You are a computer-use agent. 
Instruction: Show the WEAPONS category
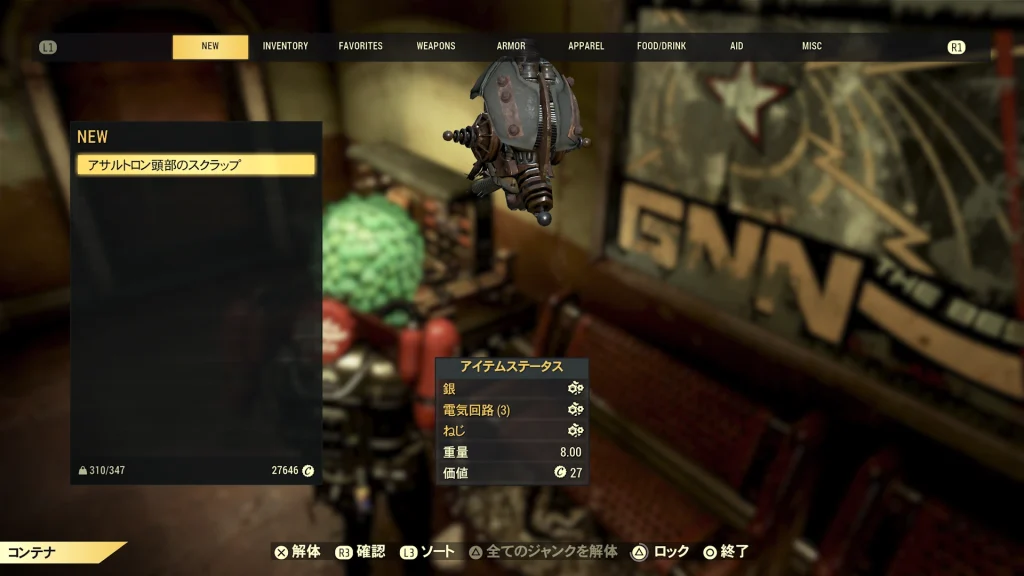(436, 46)
